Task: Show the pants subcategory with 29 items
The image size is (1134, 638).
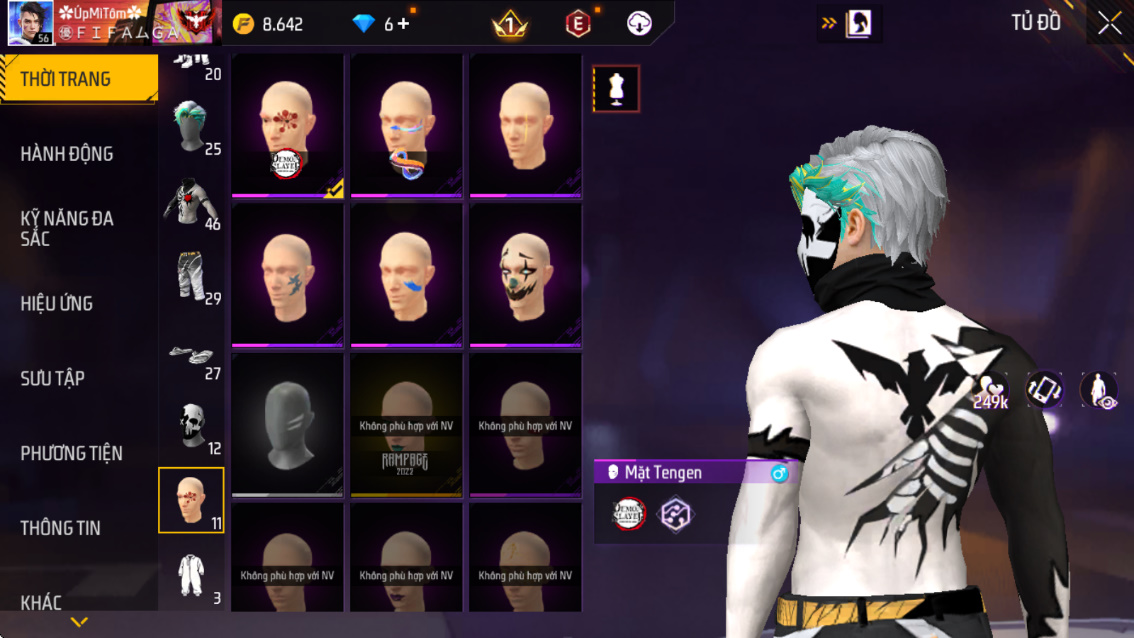Action: click(191, 277)
